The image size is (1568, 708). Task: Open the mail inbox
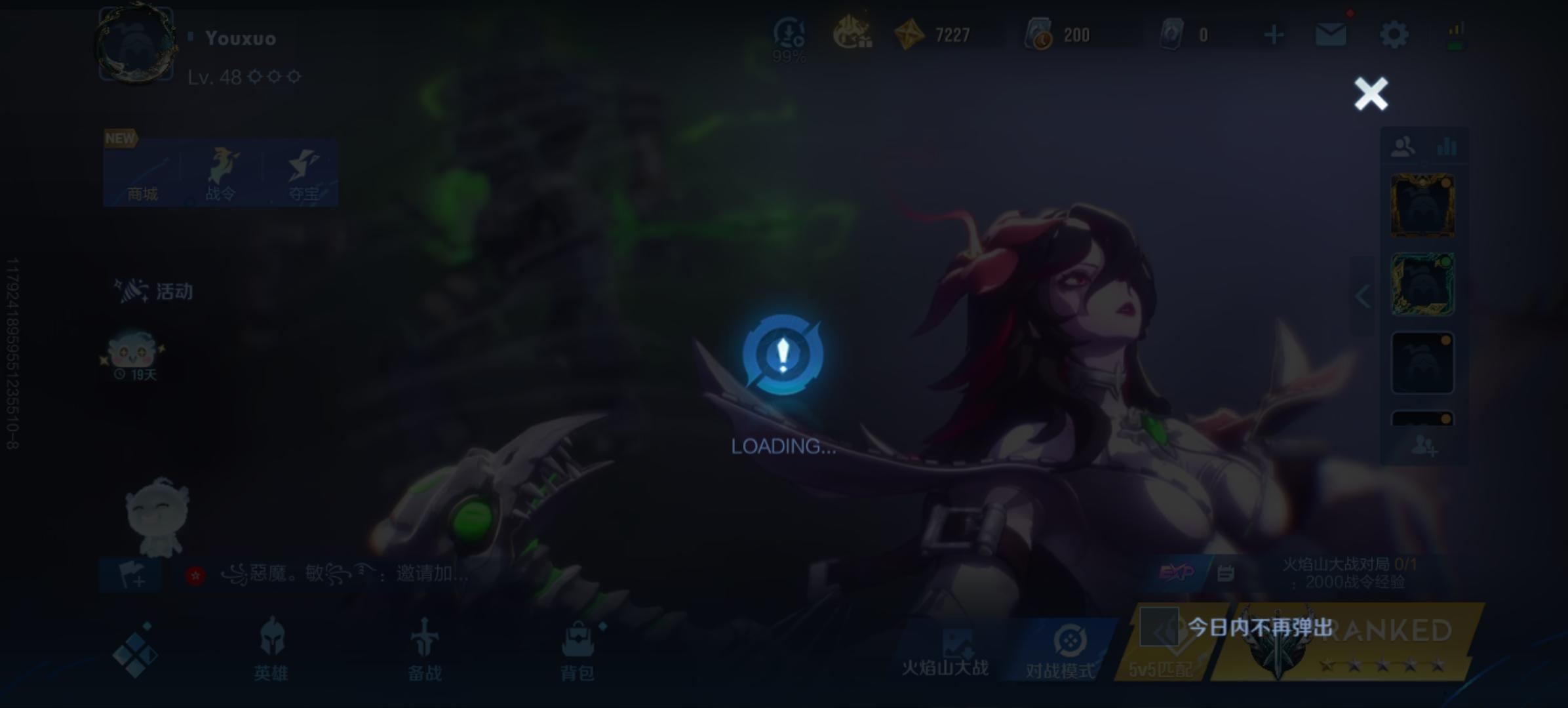point(1331,35)
